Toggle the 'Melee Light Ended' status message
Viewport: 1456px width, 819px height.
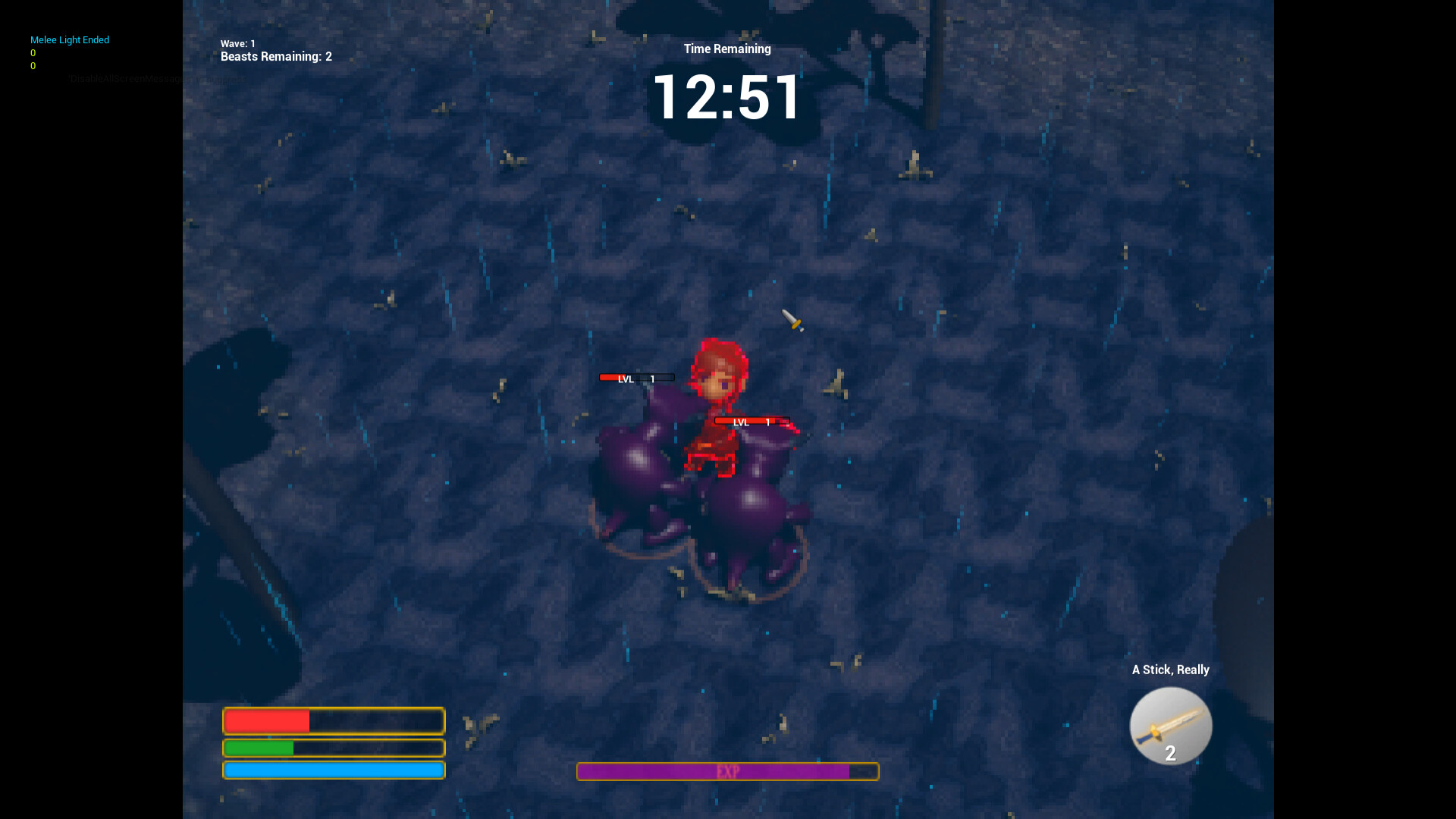69,39
